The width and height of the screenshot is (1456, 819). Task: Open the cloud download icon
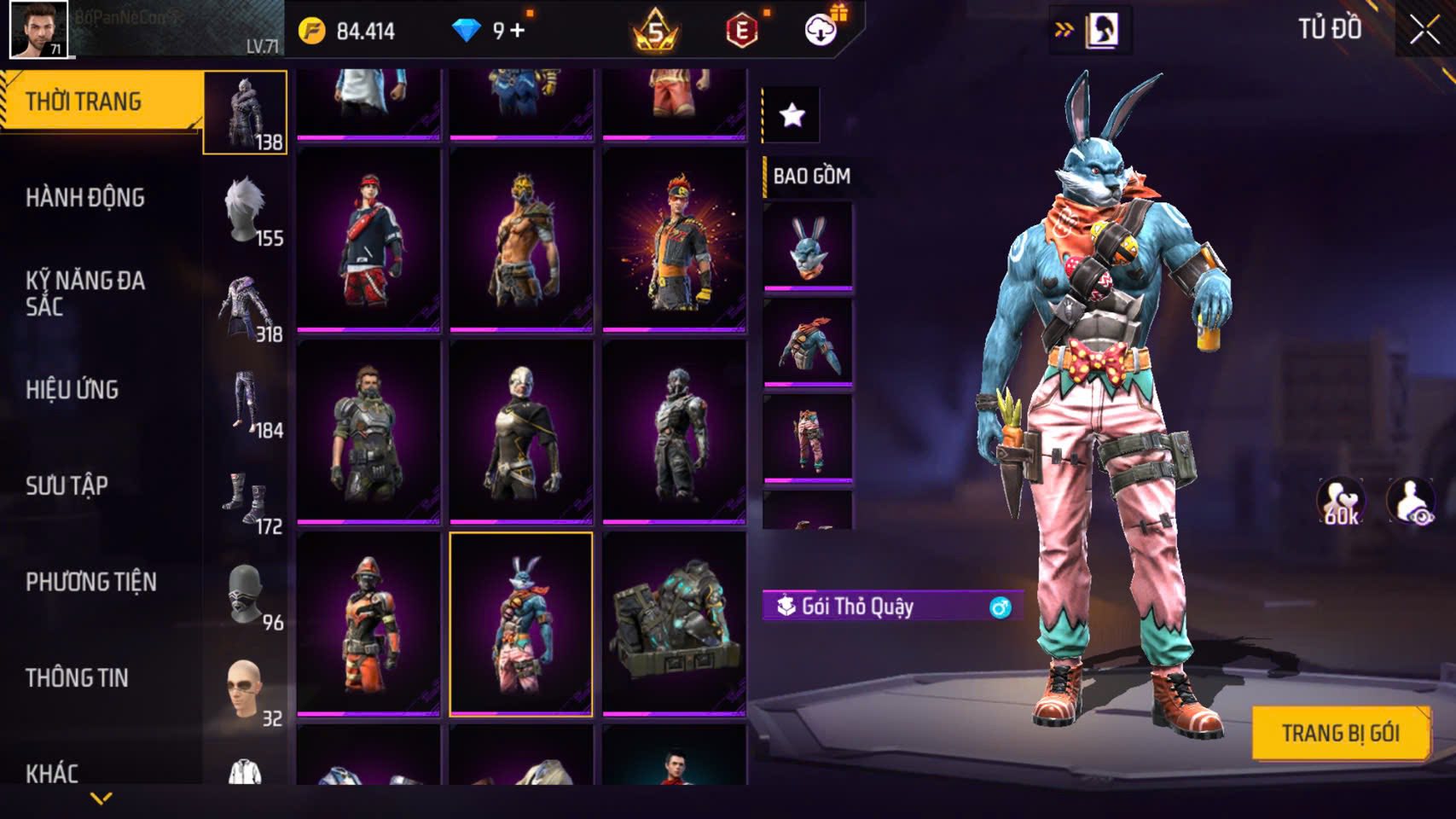pyautogui.click(x=821, y=31)
